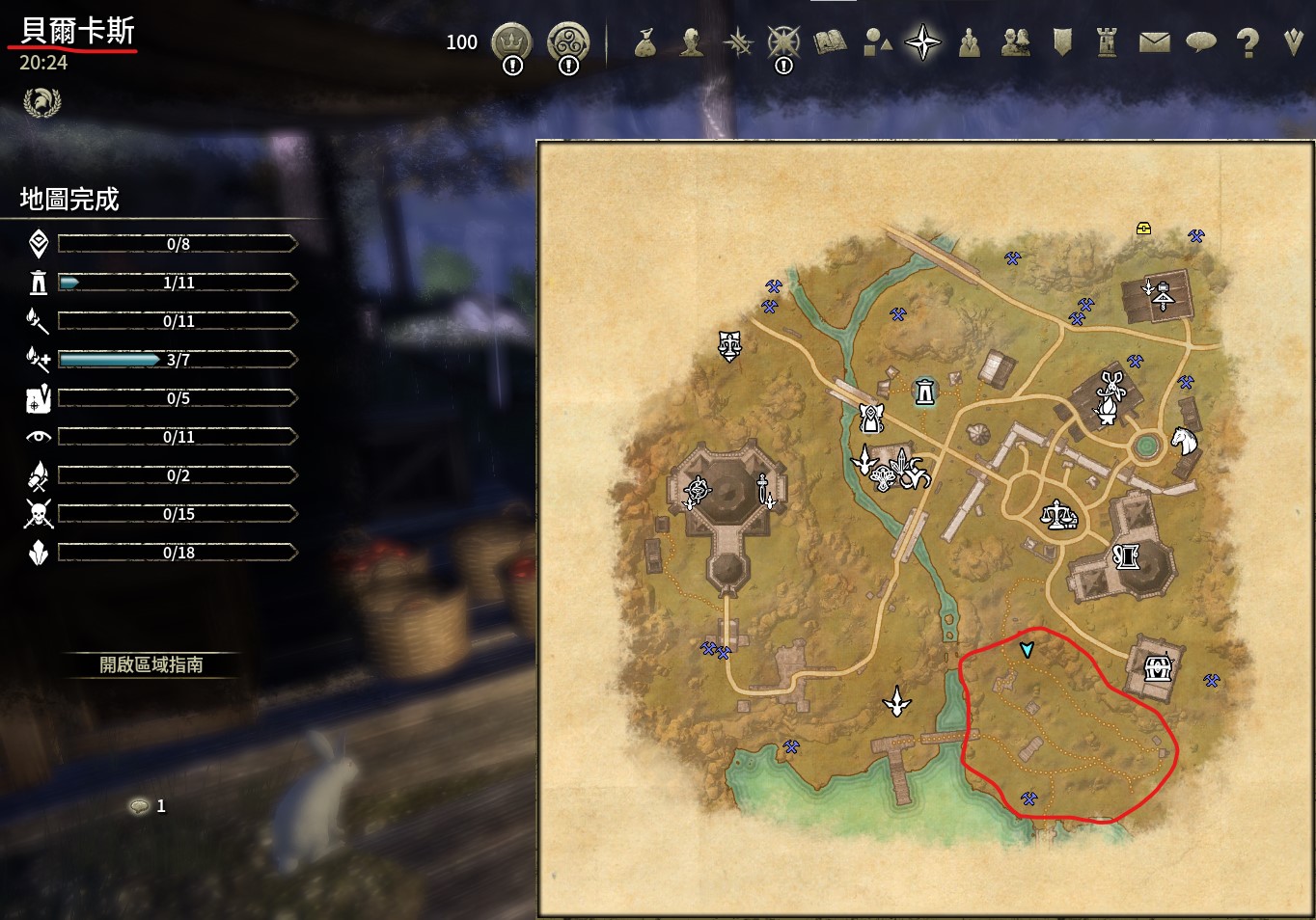Open the Crown Store crown icon

(x=511, y=41)
